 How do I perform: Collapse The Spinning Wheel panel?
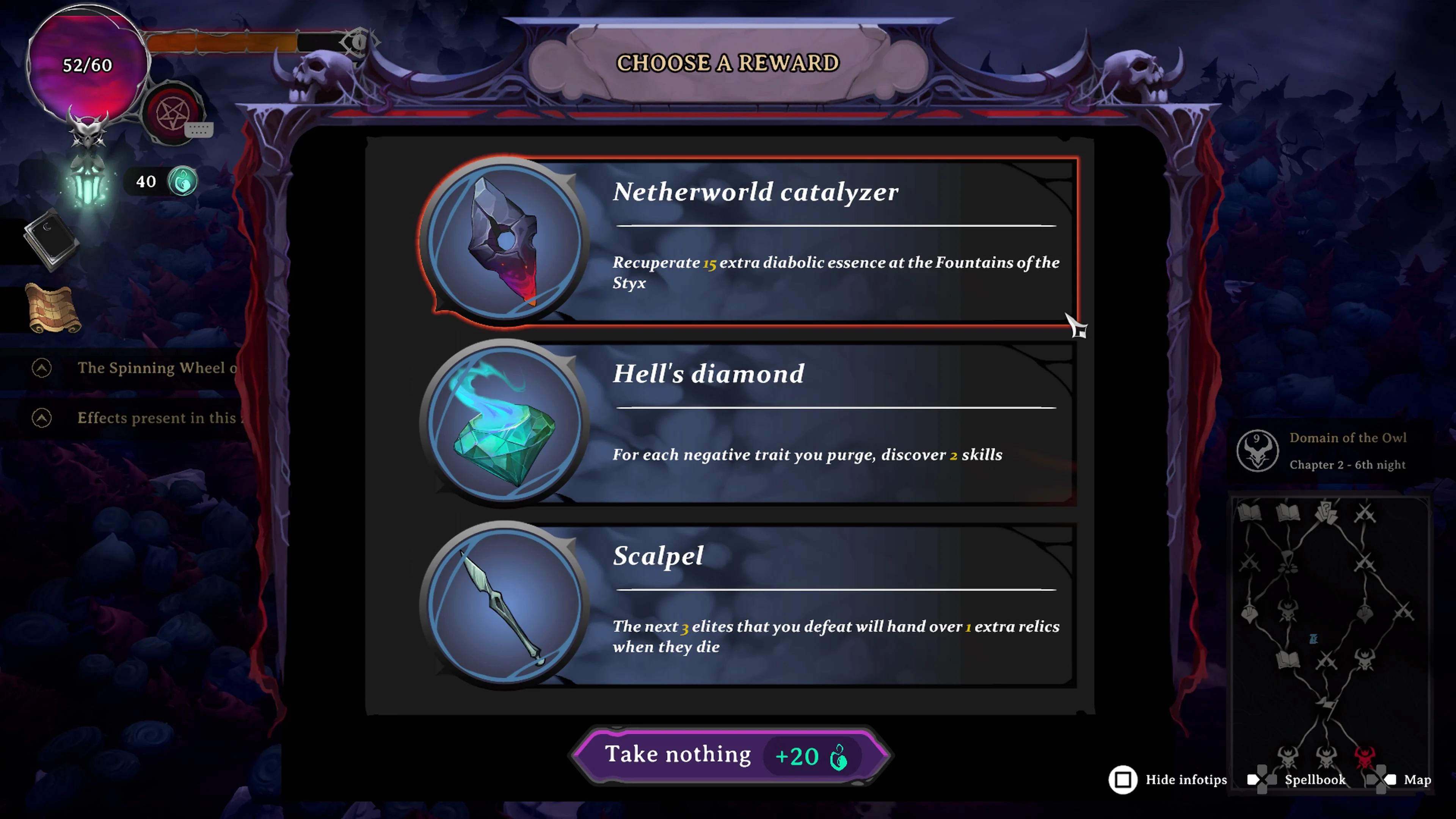click(41, 368)
